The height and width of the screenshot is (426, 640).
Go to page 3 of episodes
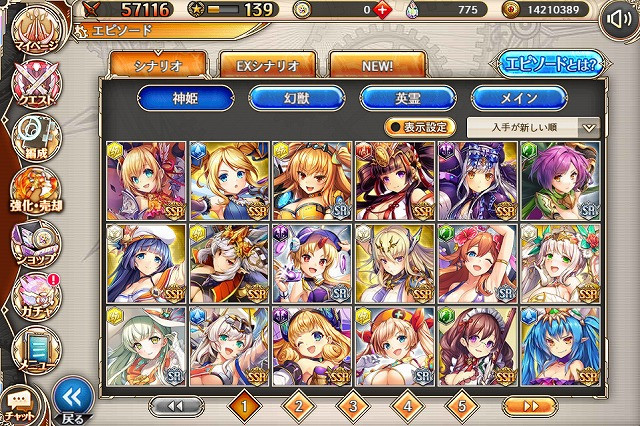[x=352, y=406]
